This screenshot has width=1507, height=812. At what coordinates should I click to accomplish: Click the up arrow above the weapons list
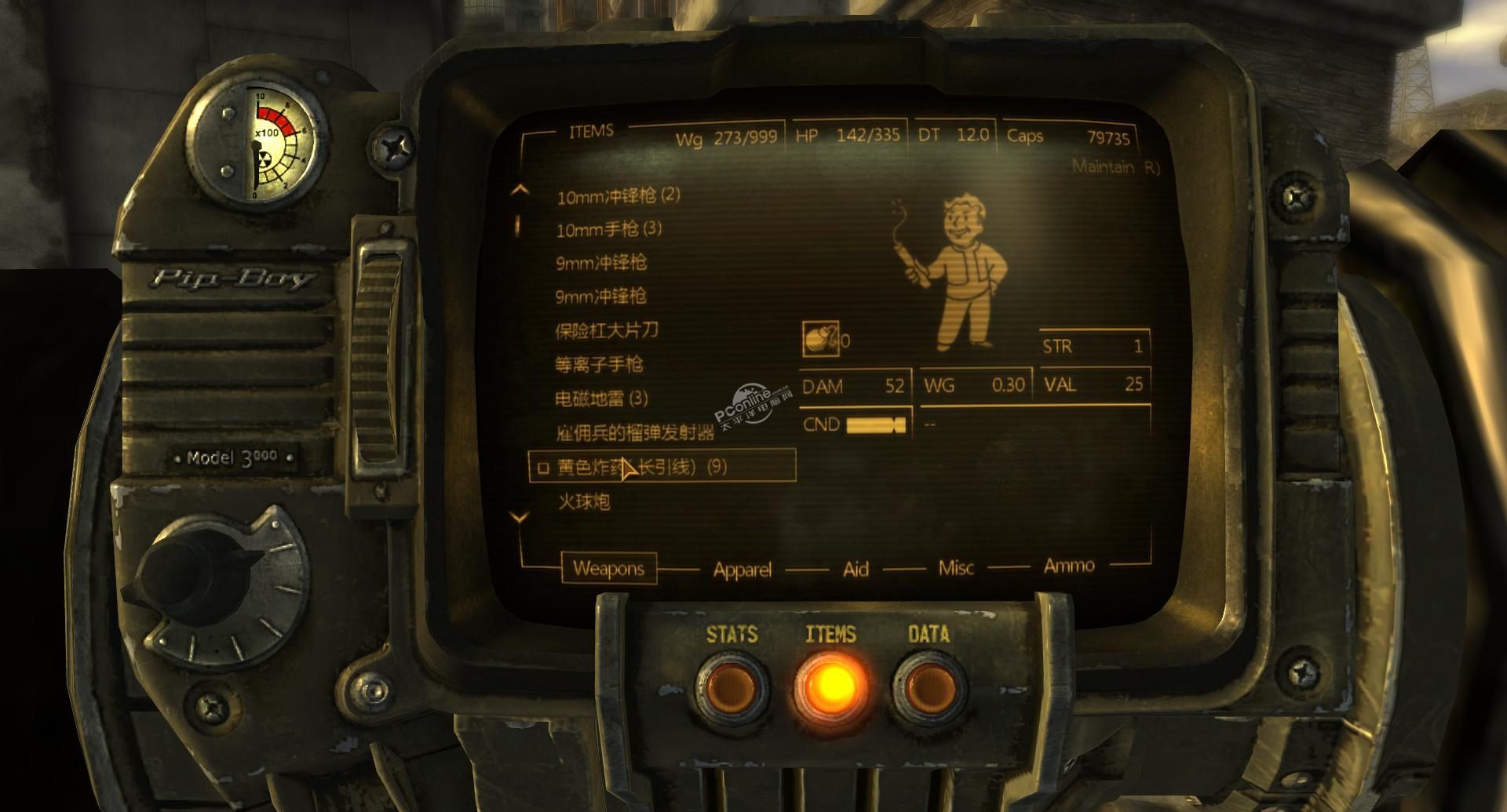pyautogui.click(x=520, y=191)
